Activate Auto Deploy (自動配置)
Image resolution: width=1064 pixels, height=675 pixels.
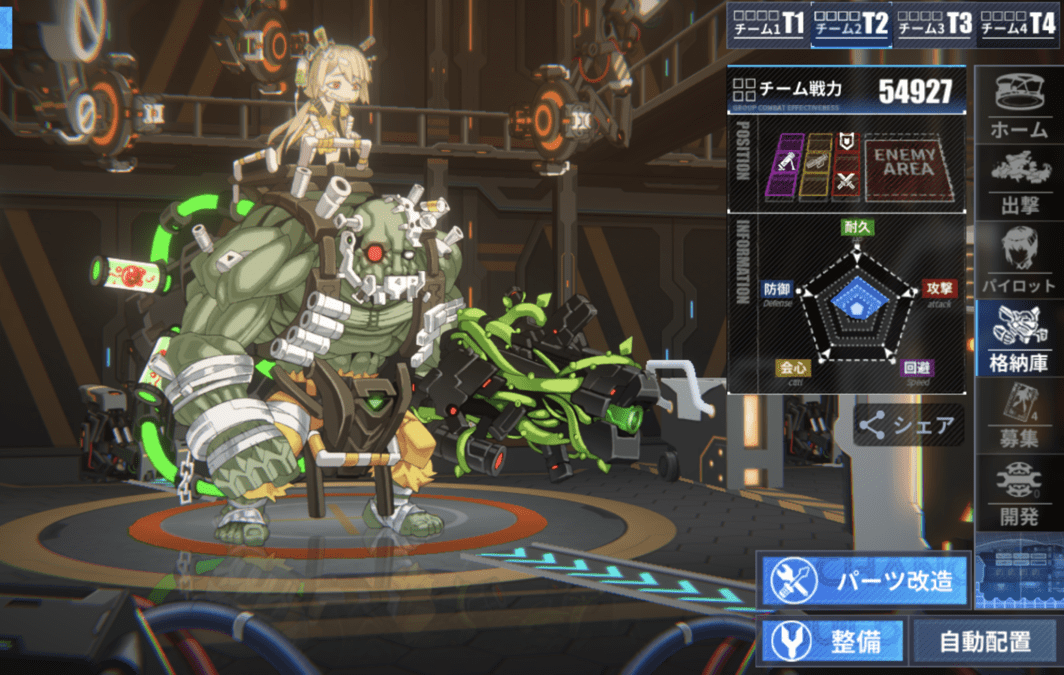985,642
